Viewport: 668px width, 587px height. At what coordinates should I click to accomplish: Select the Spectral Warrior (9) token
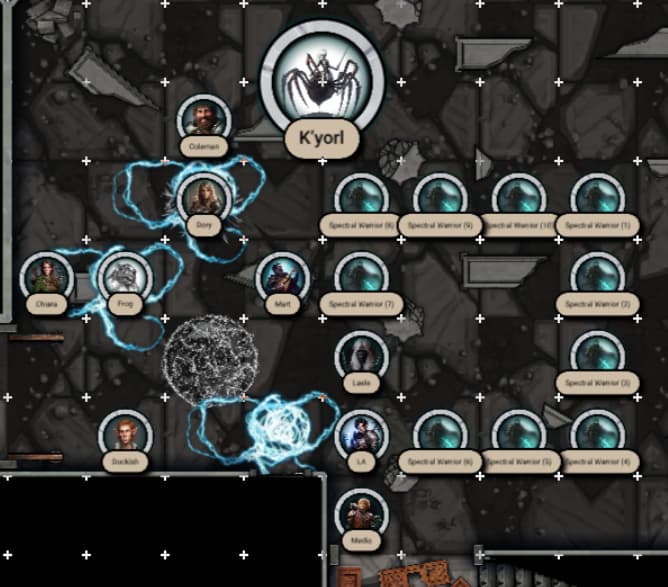click(440, 197)
